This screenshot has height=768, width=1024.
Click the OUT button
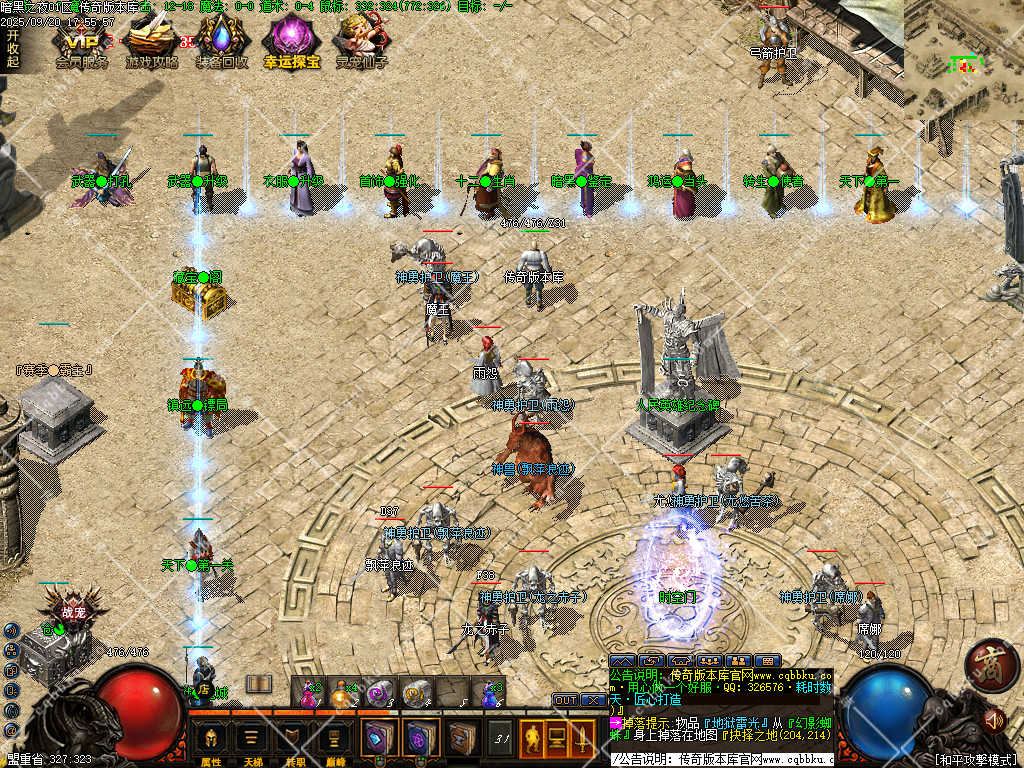click(x=565, y=700)
